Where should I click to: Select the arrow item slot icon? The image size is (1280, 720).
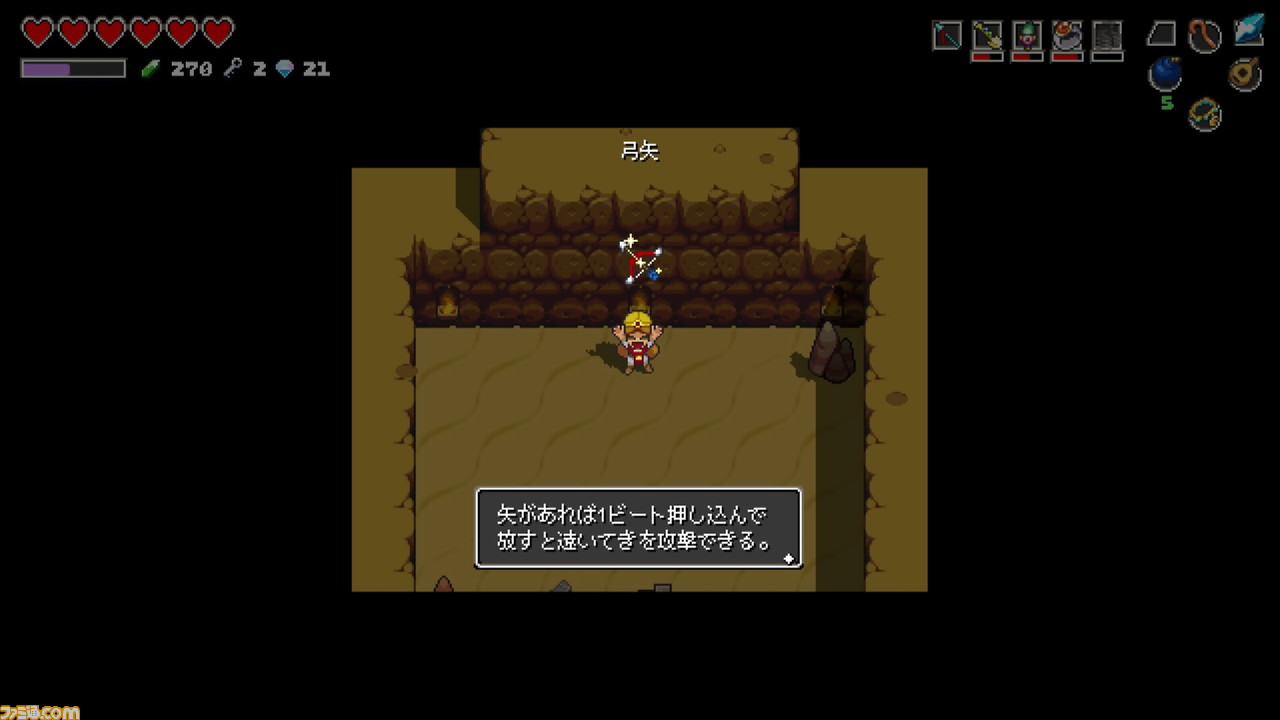pos(946,34)
